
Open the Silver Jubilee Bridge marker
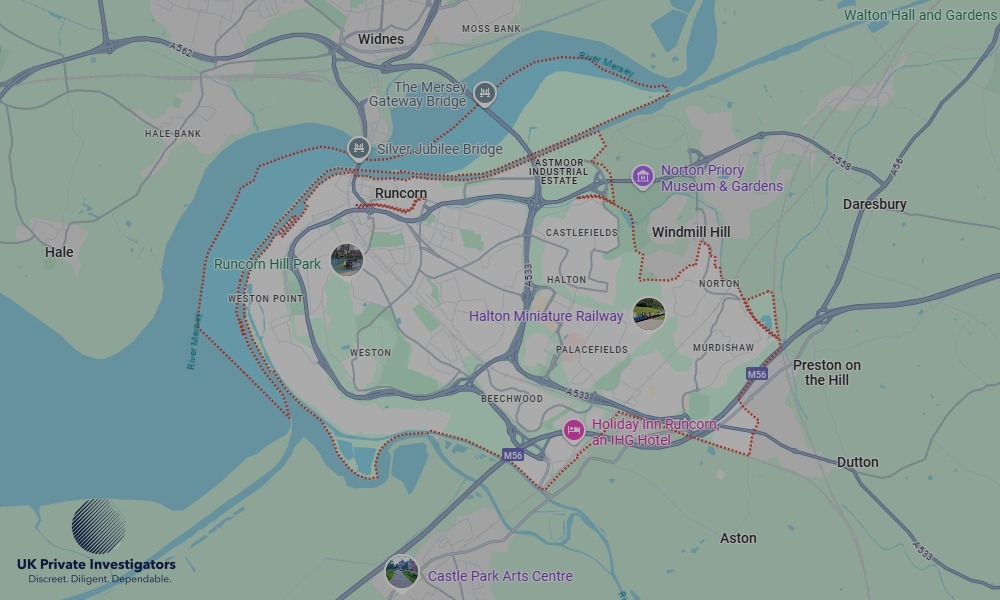tap(359, 150)
